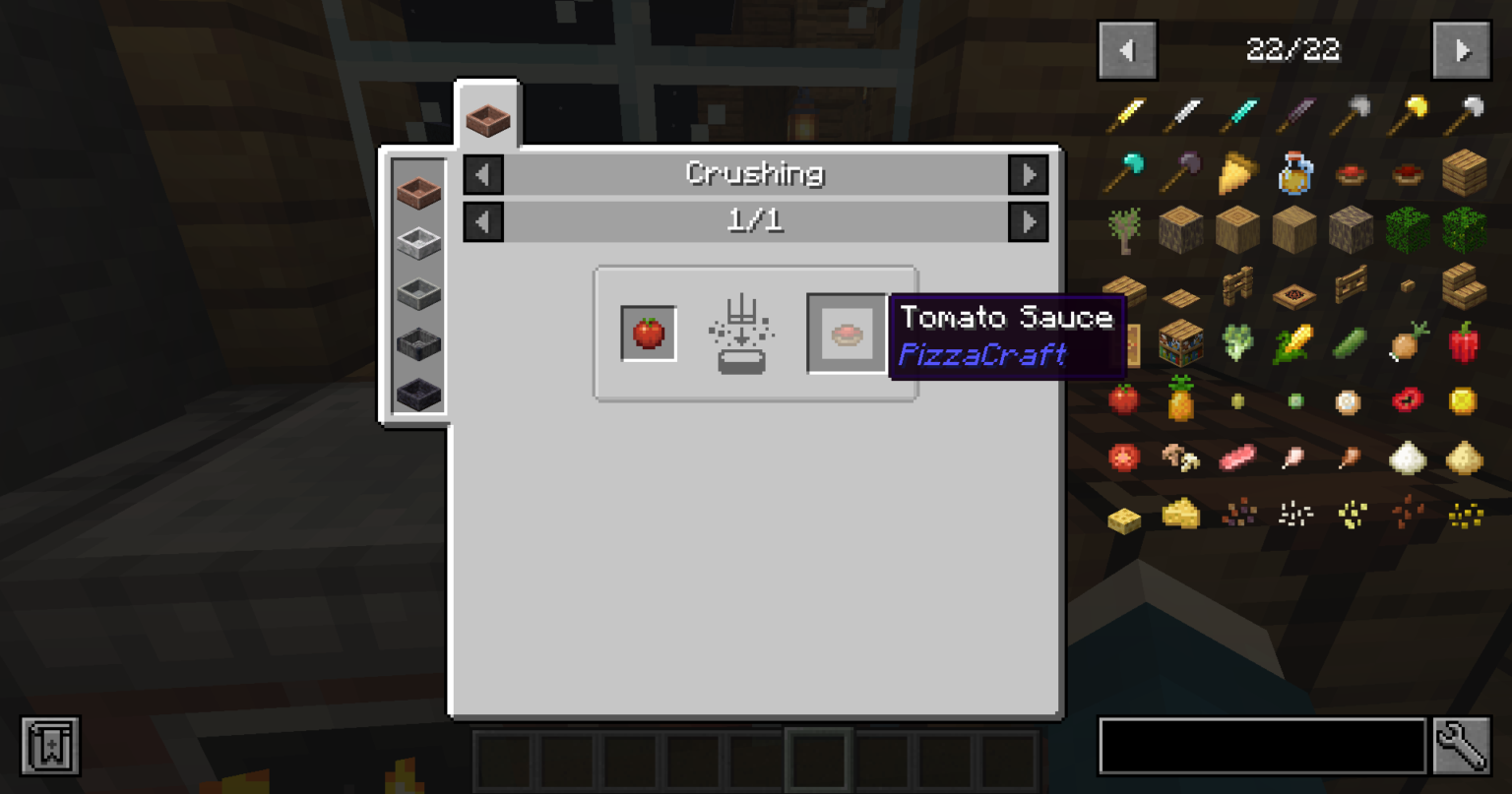
Task: Open the bookmarks book icon bottom left
Action: pyautogui.click(x=49, y=746)
